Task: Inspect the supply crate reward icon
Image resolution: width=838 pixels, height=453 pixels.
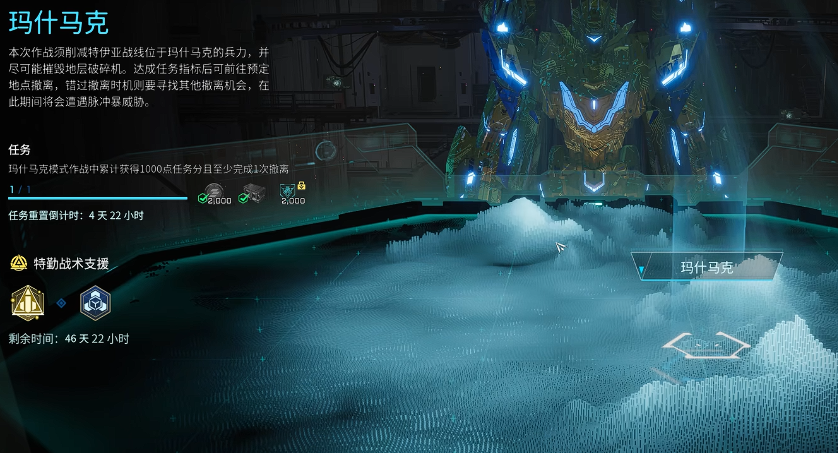Action: click(x=253, y=191)
